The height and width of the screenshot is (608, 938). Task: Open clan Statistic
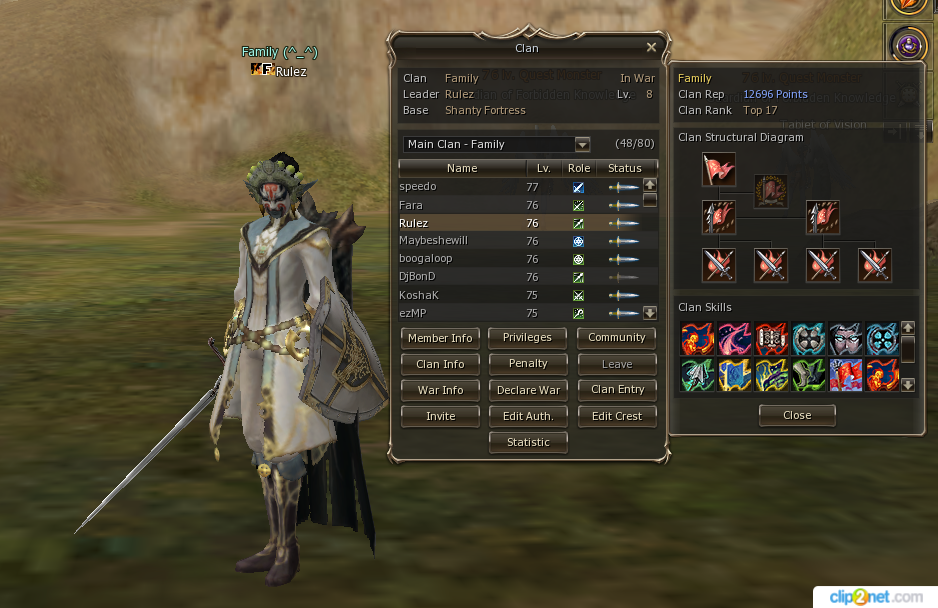tap(528, 442)
